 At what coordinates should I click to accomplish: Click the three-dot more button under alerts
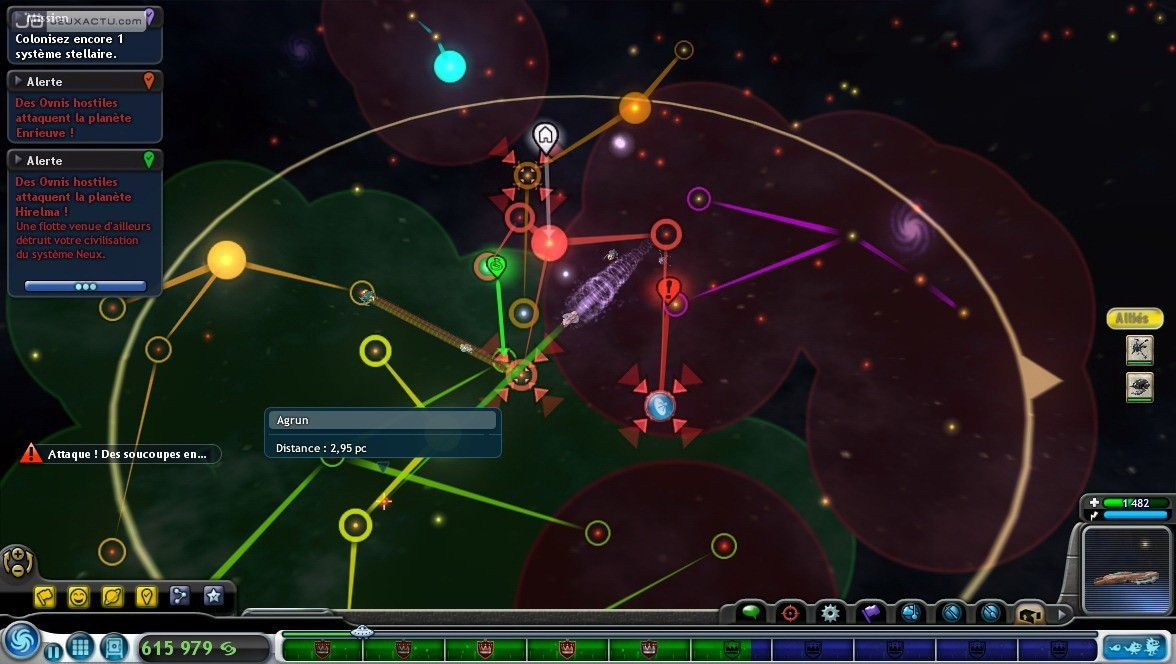tap(85, 286)
